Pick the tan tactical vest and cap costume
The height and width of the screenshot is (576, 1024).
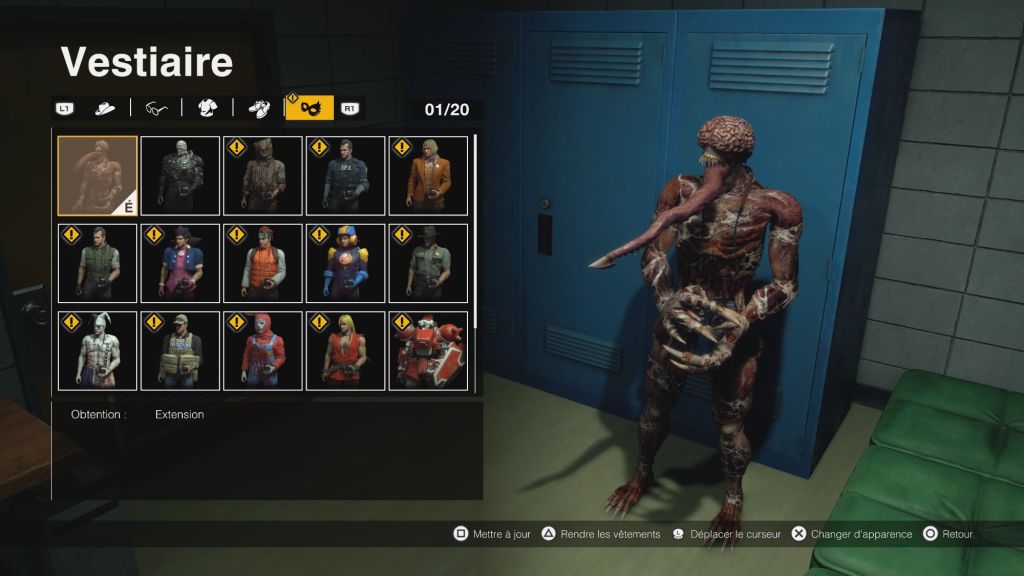pyautogui.click(x=180, y=350)
